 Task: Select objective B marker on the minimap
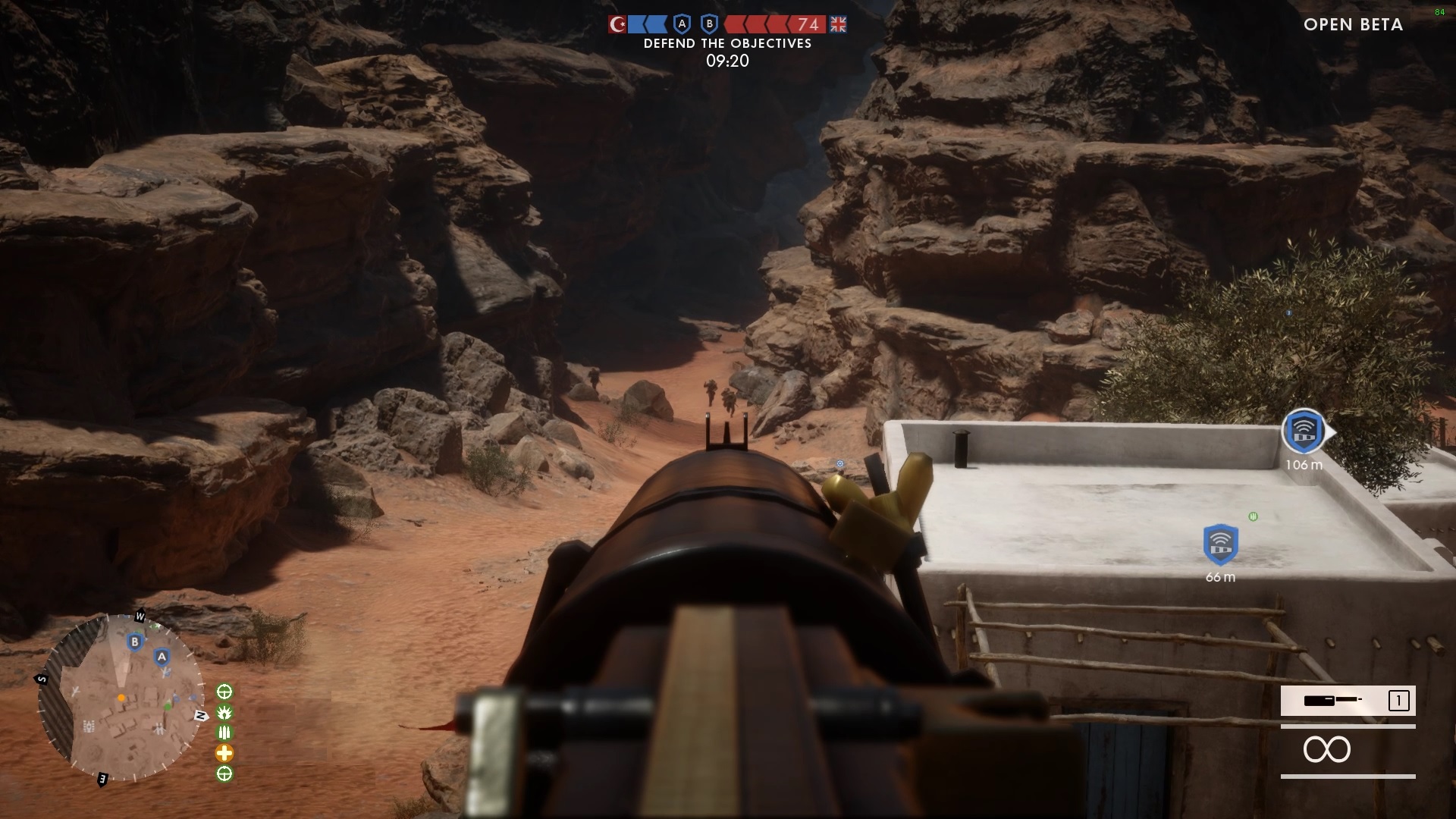135,642
